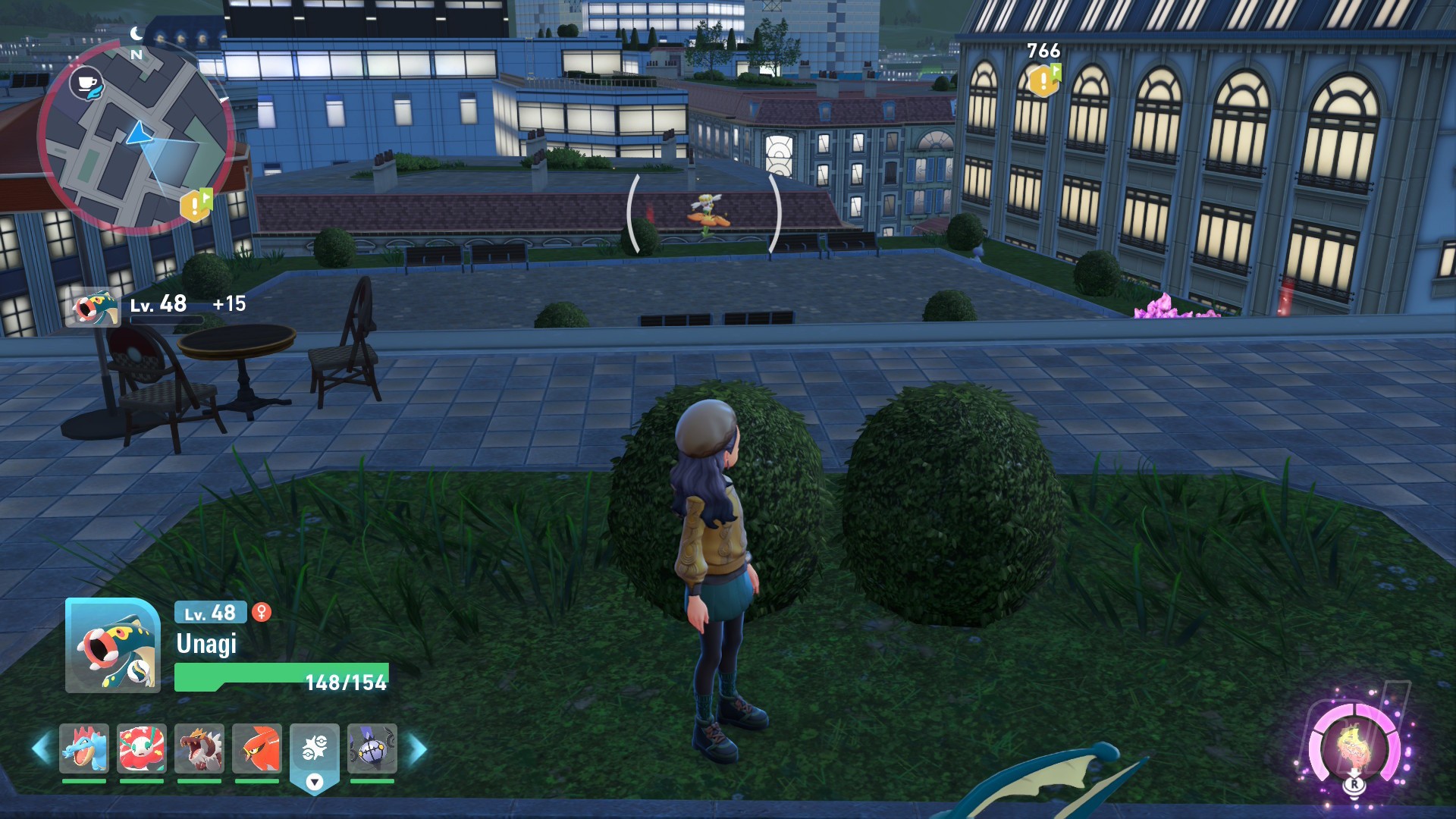Viewport: 1456px width, 819px height.
Task: Click the Lv. 48 experience gain notification
Action: click(x=159, y=306)
